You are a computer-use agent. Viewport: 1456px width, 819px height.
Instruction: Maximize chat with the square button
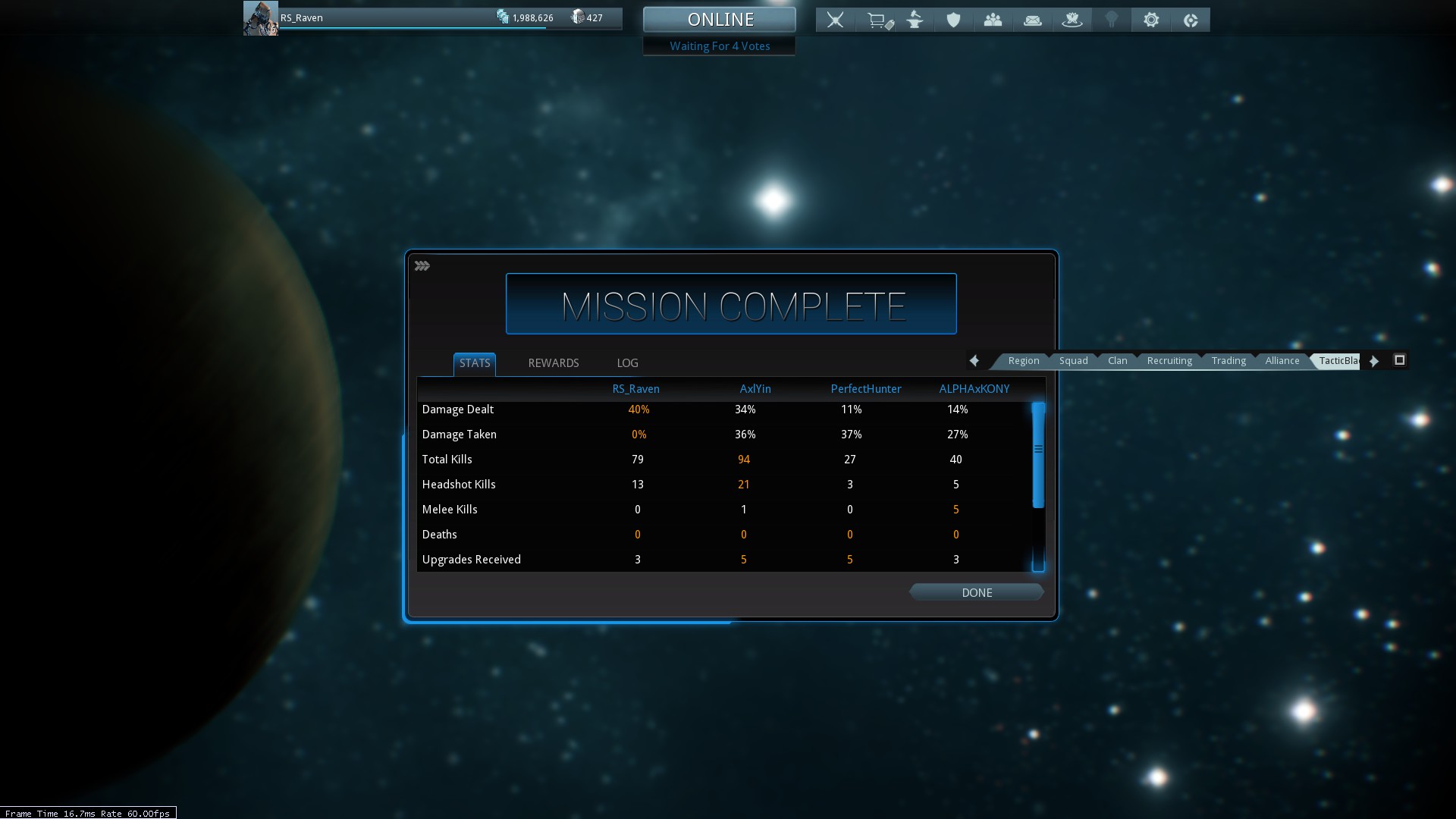click(x=1400, y=360)
